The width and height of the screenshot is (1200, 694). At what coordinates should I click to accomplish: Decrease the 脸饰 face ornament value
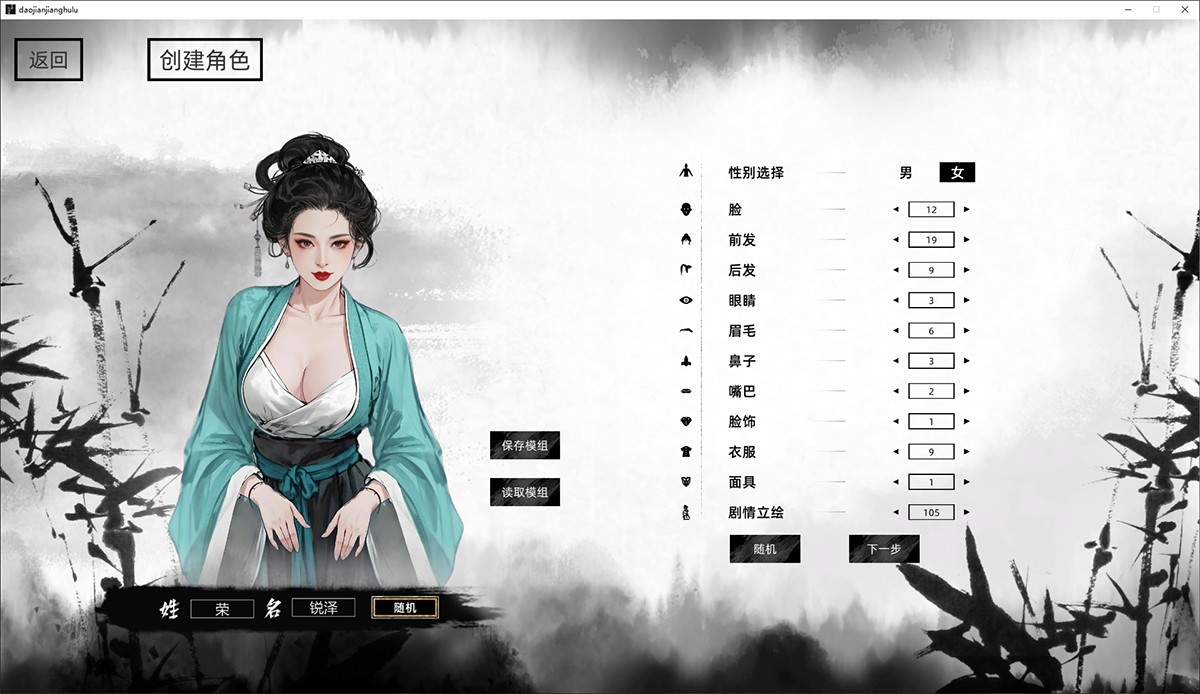coord(896,422)
